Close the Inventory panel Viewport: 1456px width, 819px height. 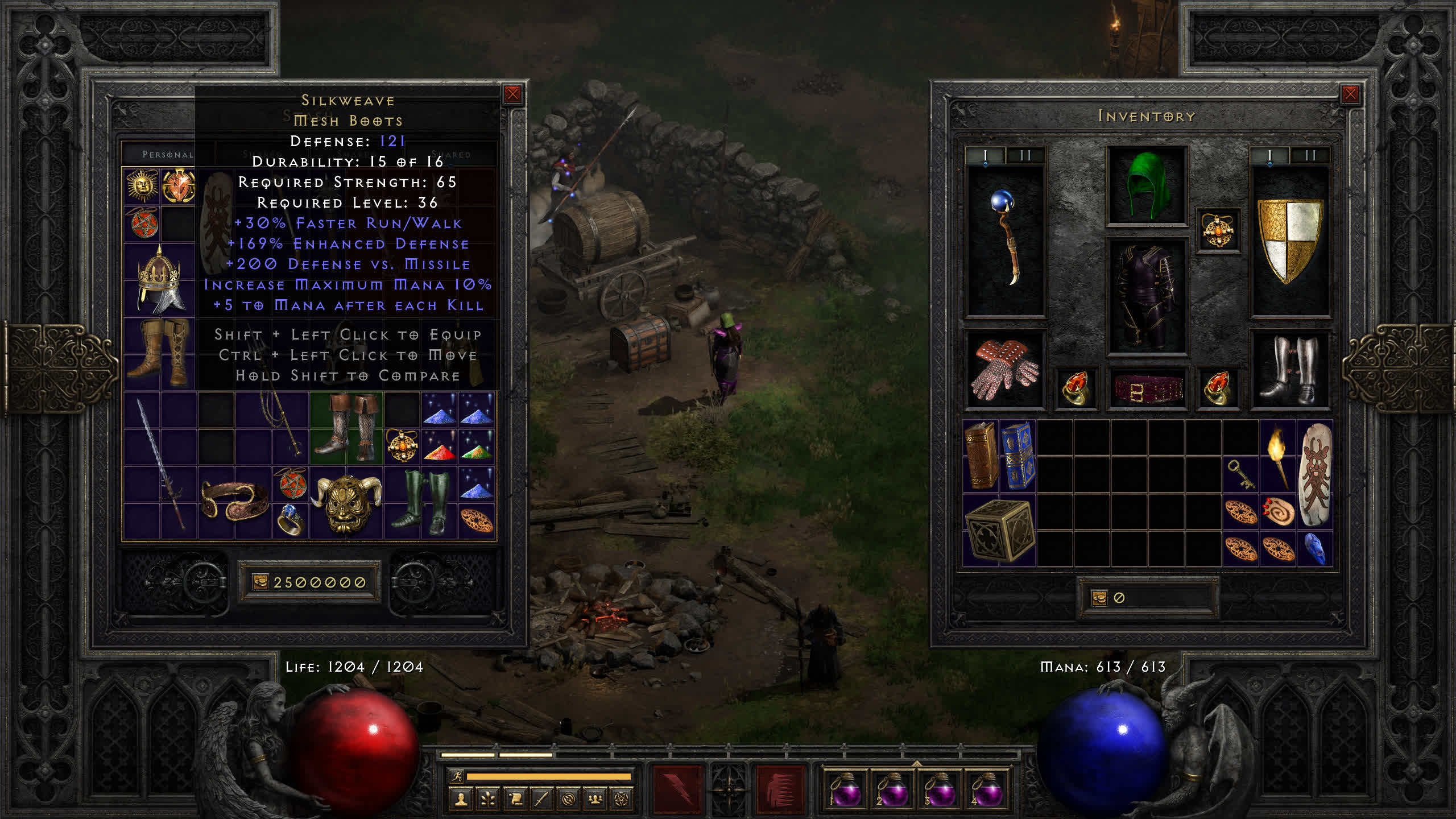(1350, 94)
